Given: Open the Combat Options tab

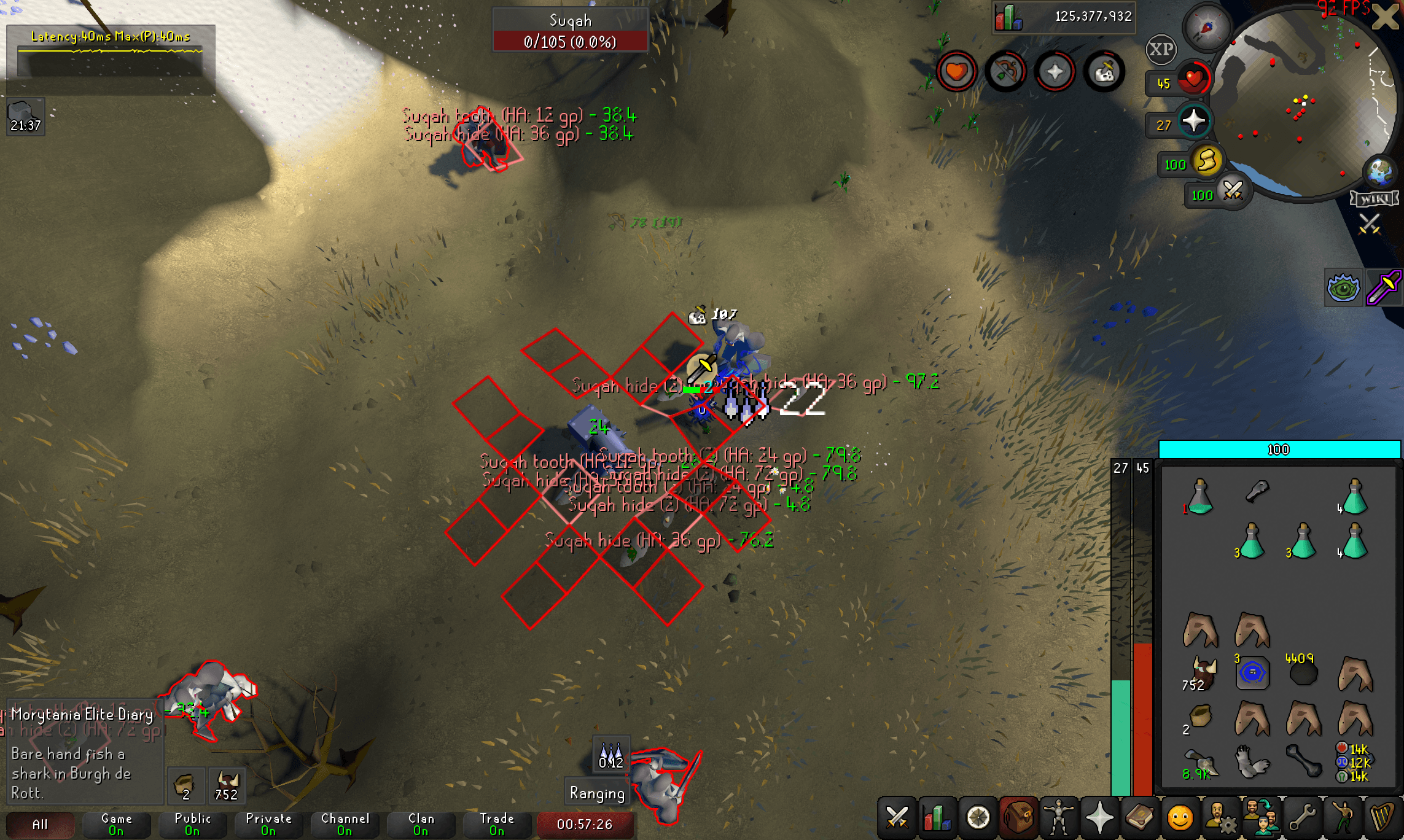Looking at the screenshot, I should (896, 818).
